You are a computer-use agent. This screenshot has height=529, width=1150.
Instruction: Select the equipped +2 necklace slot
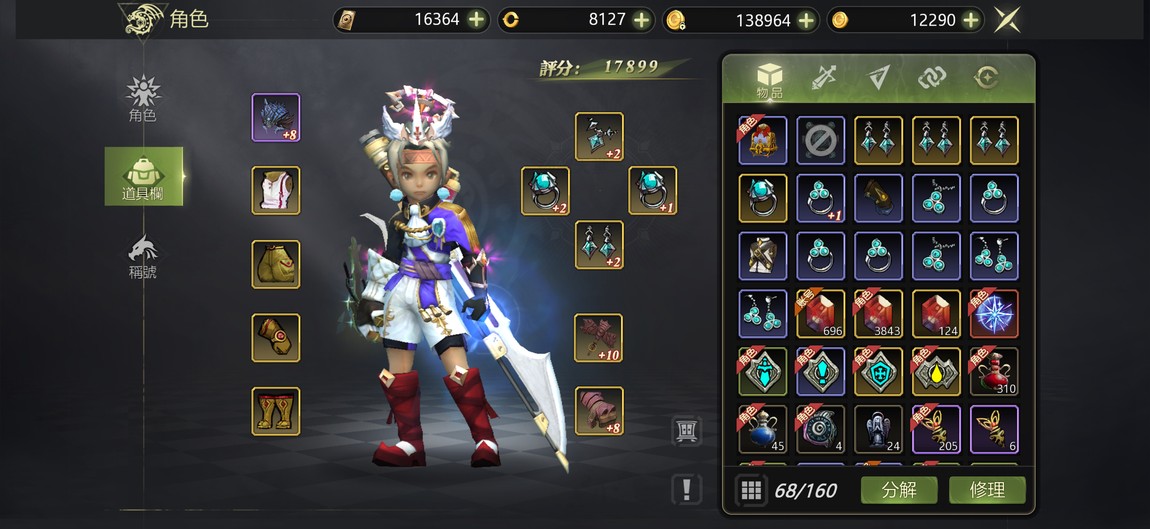[599, 137]
